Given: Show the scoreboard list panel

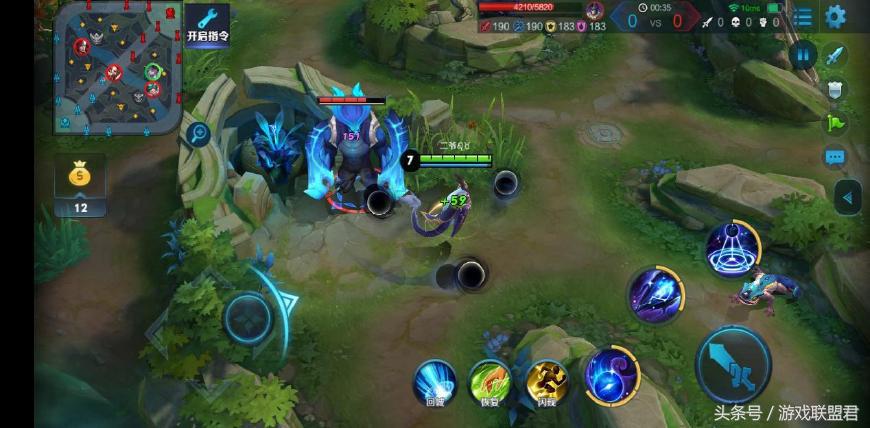Looking at the screenshot, I should pos(803,17).
